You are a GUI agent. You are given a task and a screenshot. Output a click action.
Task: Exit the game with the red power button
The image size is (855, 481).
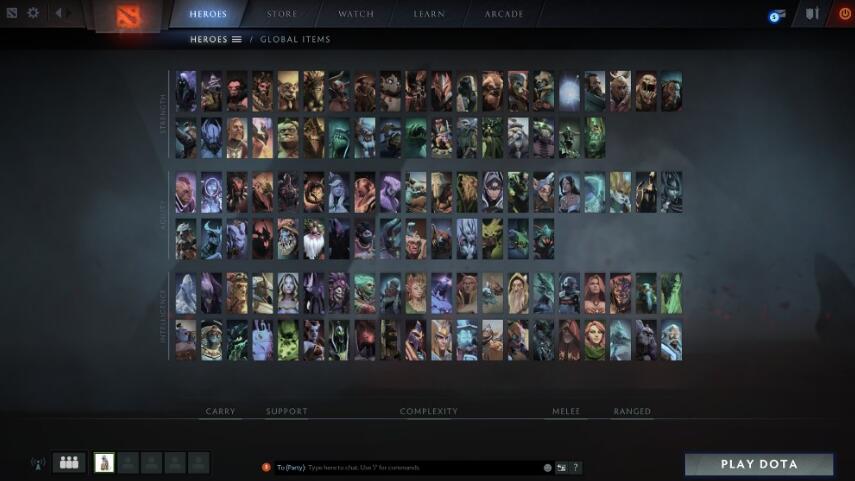[845, 14]
